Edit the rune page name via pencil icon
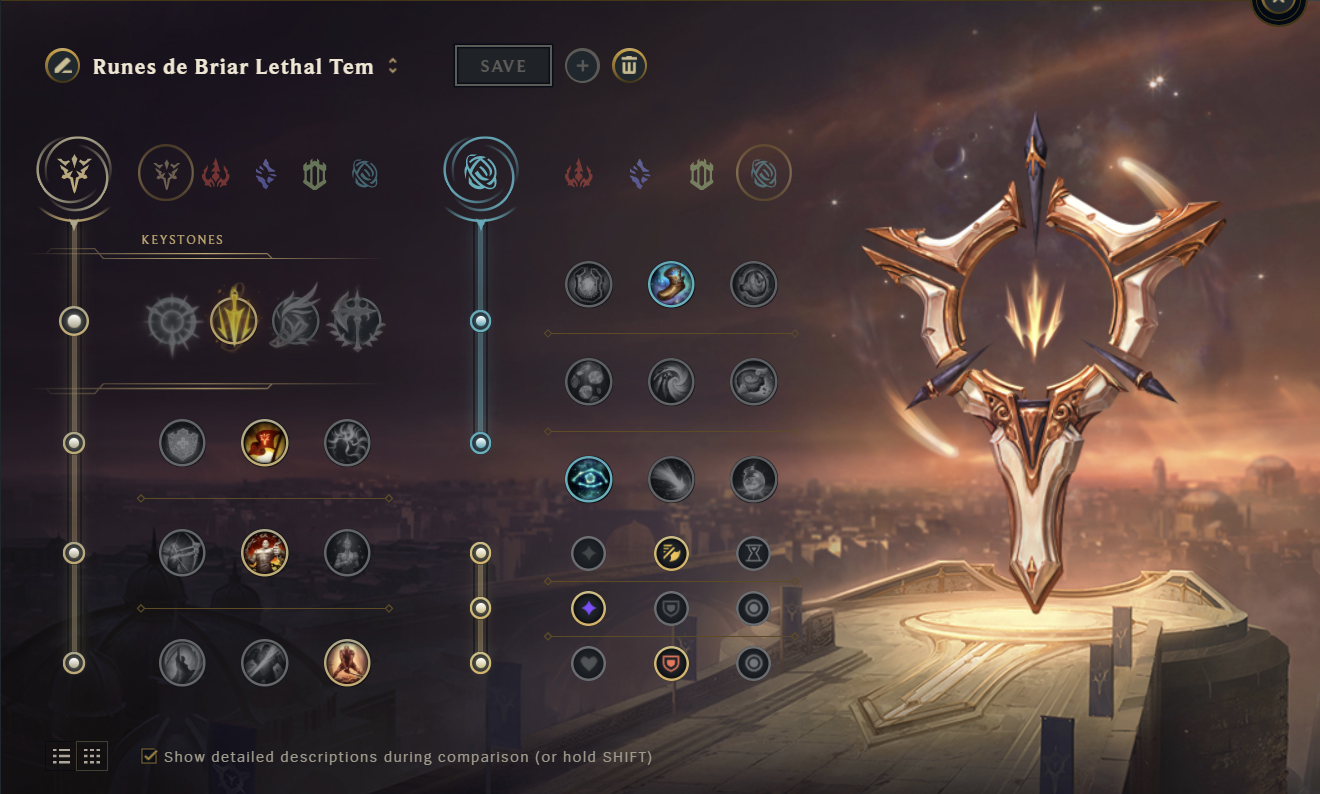This screenshot has height=794, width=1320. [x=60, y=66]
